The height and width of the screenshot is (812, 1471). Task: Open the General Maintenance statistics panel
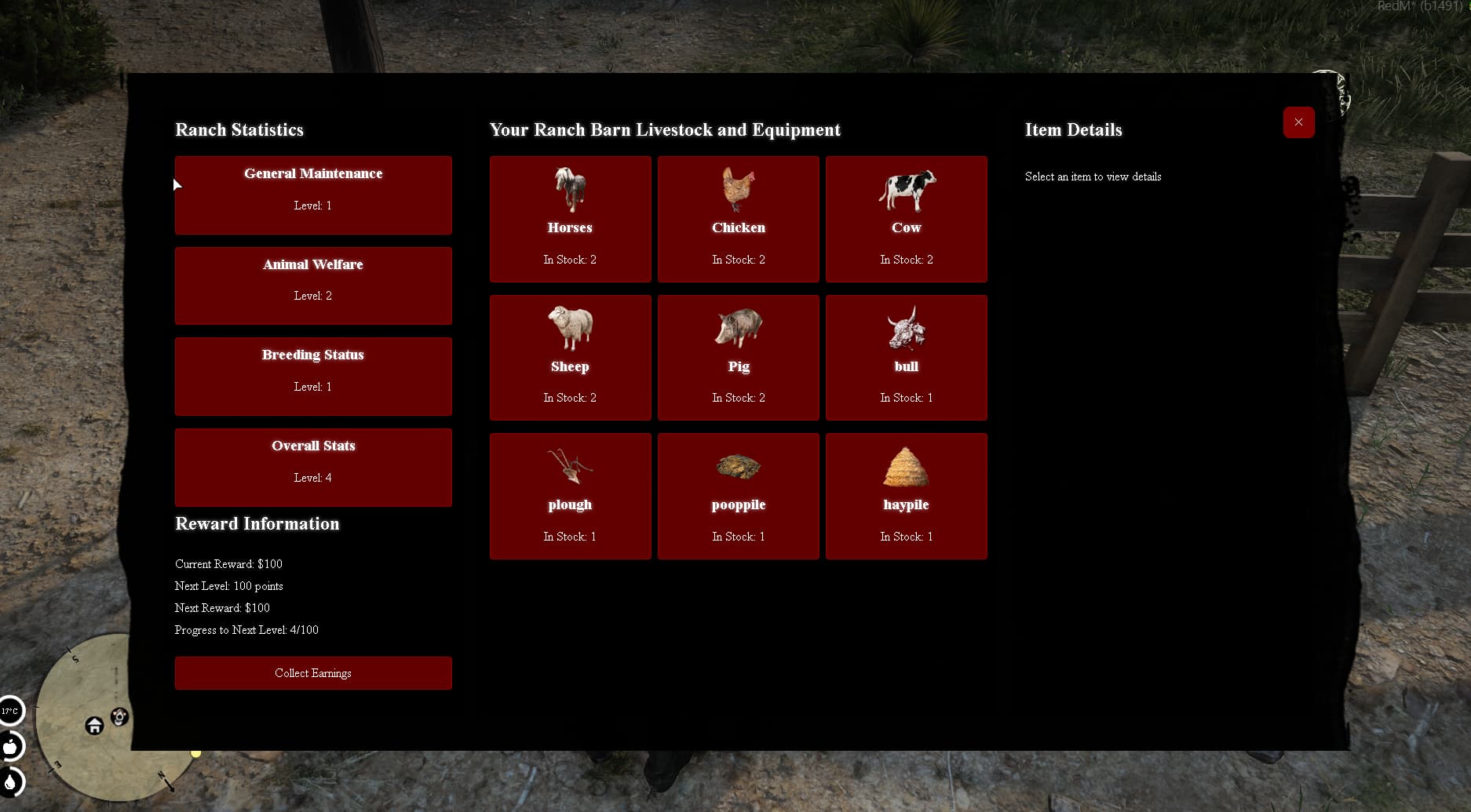(313, 195)
